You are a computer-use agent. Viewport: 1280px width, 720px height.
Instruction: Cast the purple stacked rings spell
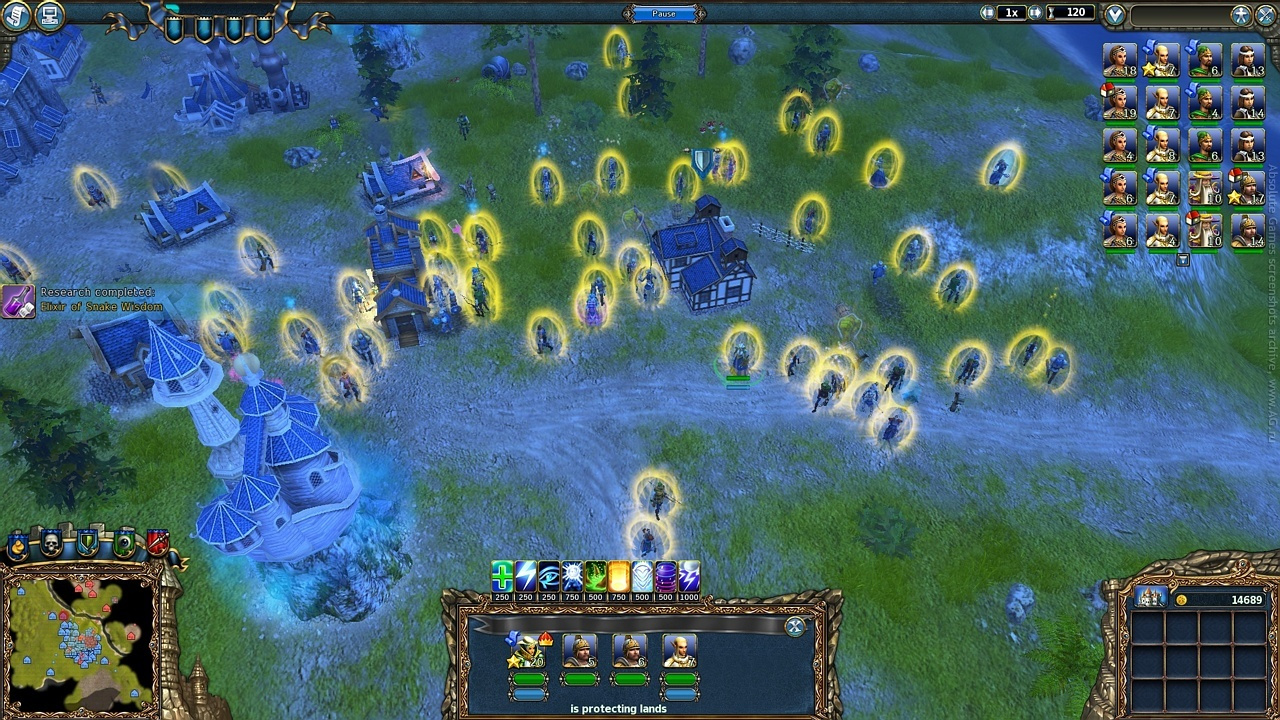(x=665, y=576)
